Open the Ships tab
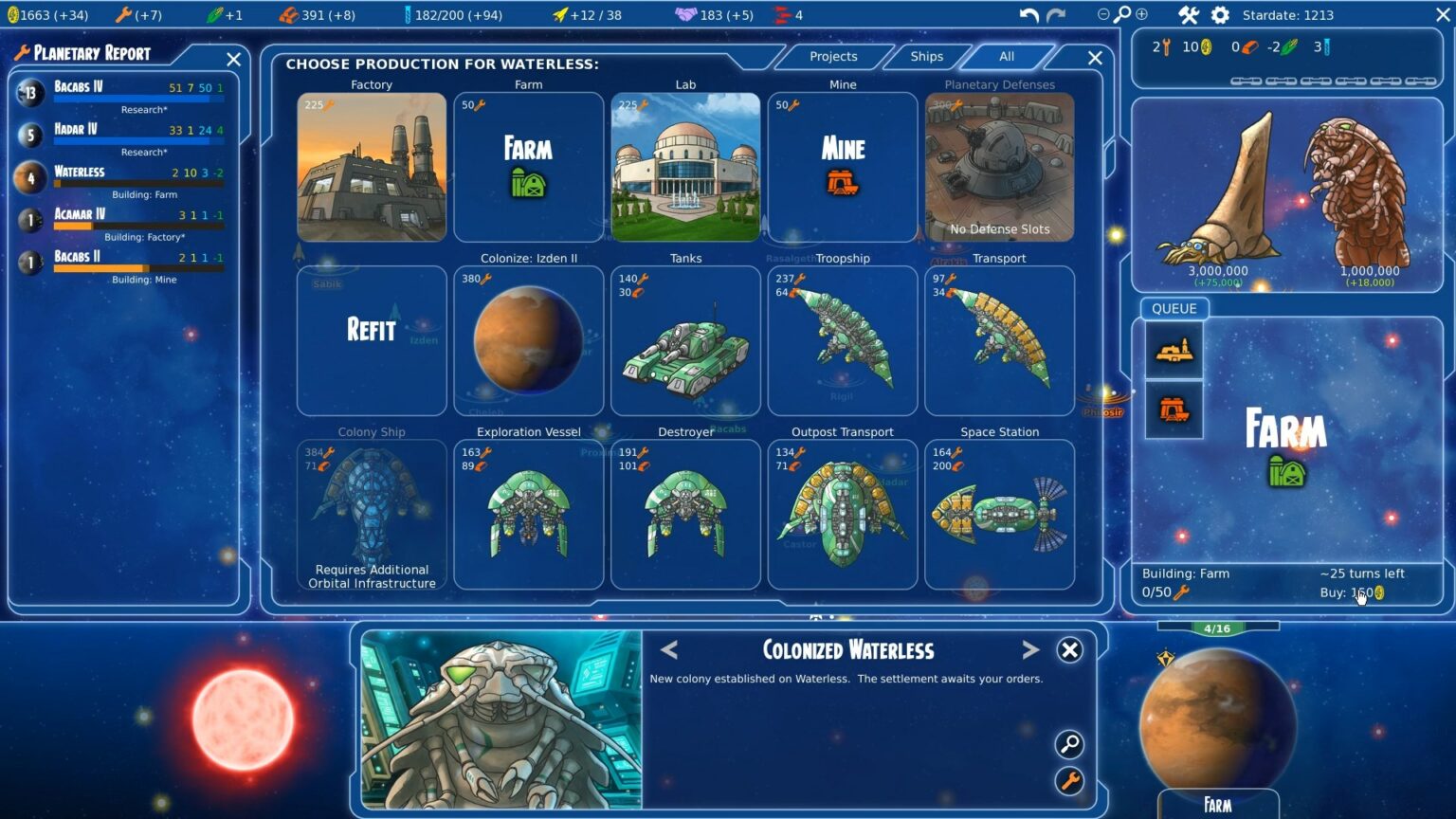This screenshot has height=819, width=1456. (925, 57)
